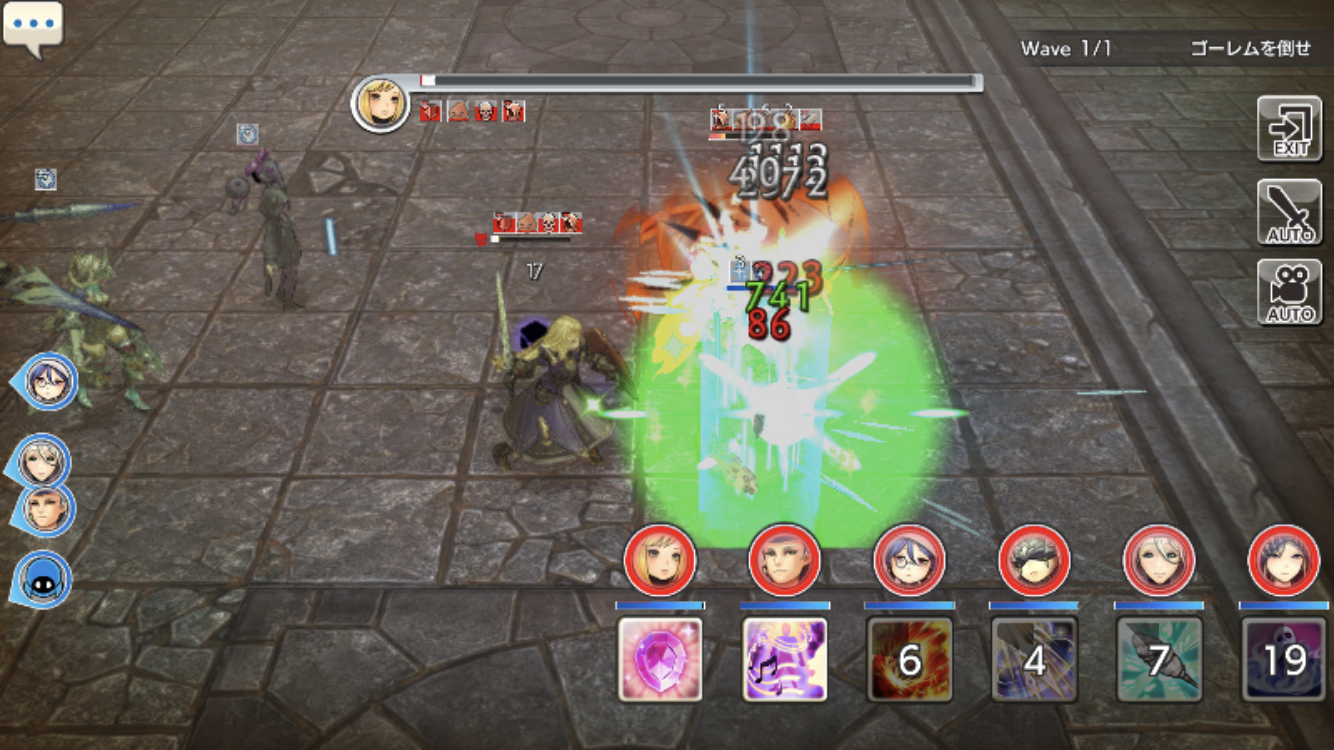
Task: Toggle the sword AUTO battle button
Action: 1289,212
